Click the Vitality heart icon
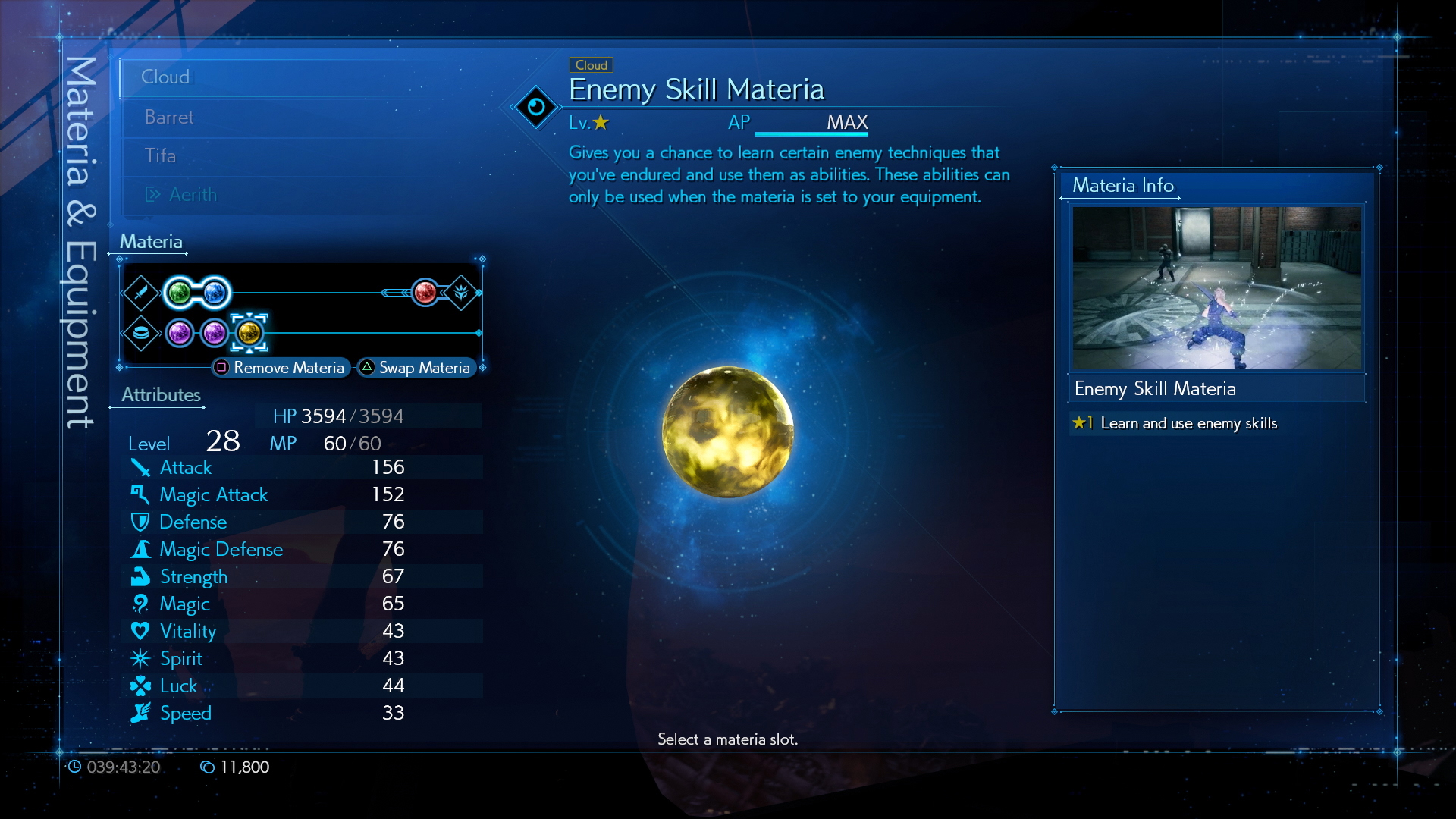 141,630
